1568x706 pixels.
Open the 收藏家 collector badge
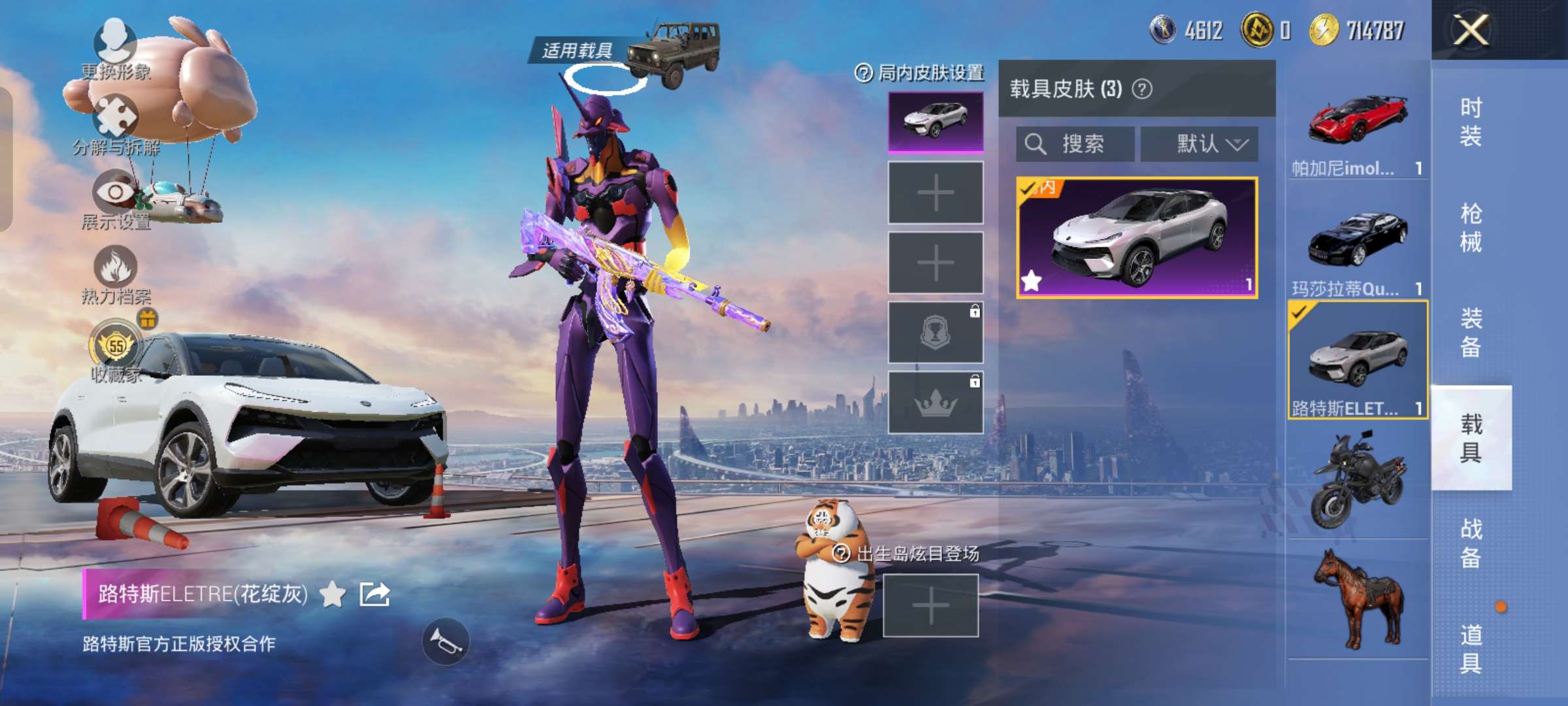point(116,350)
